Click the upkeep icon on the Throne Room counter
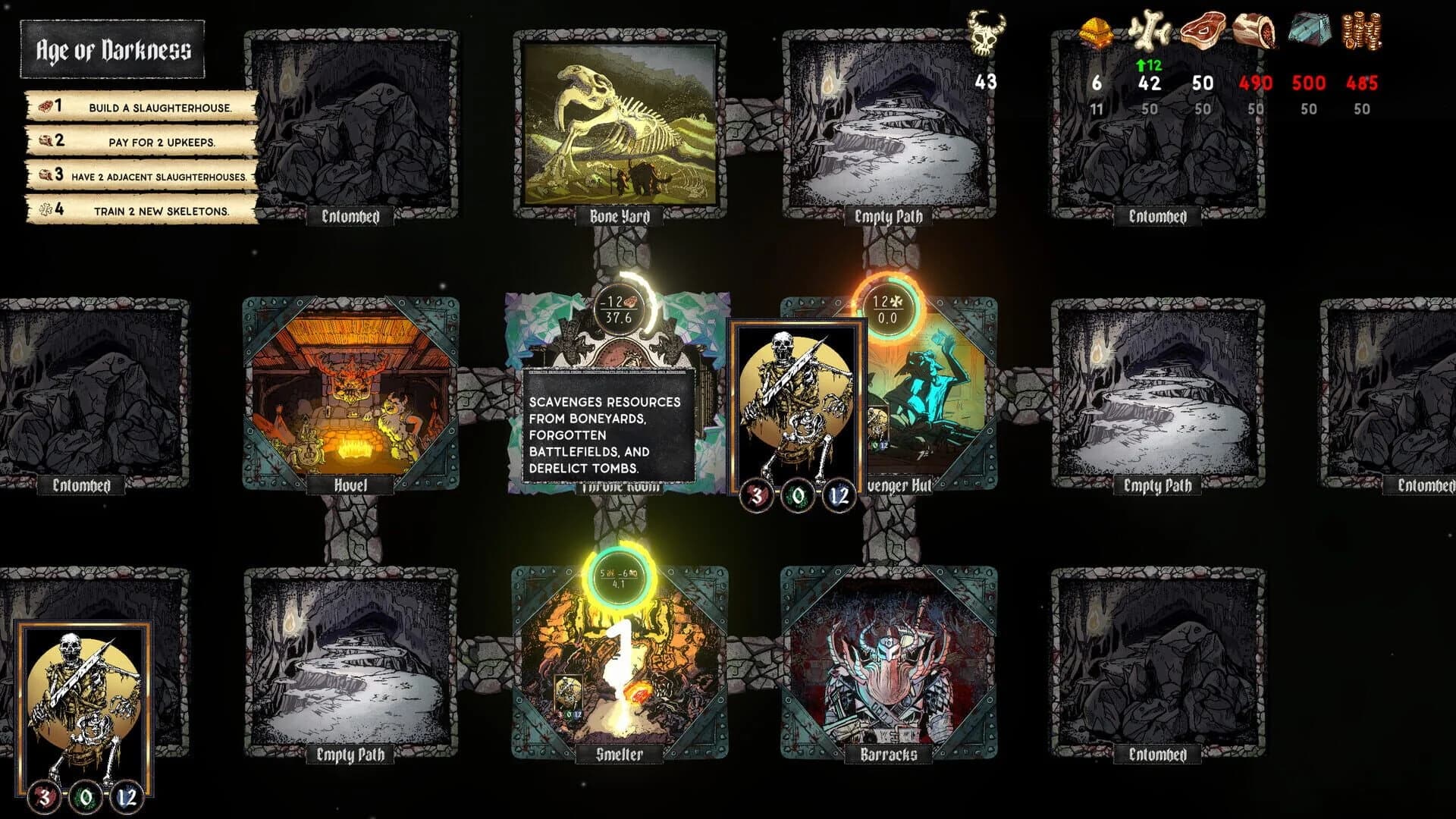The width and height of the screenshot is (1456, 819). 631,301
